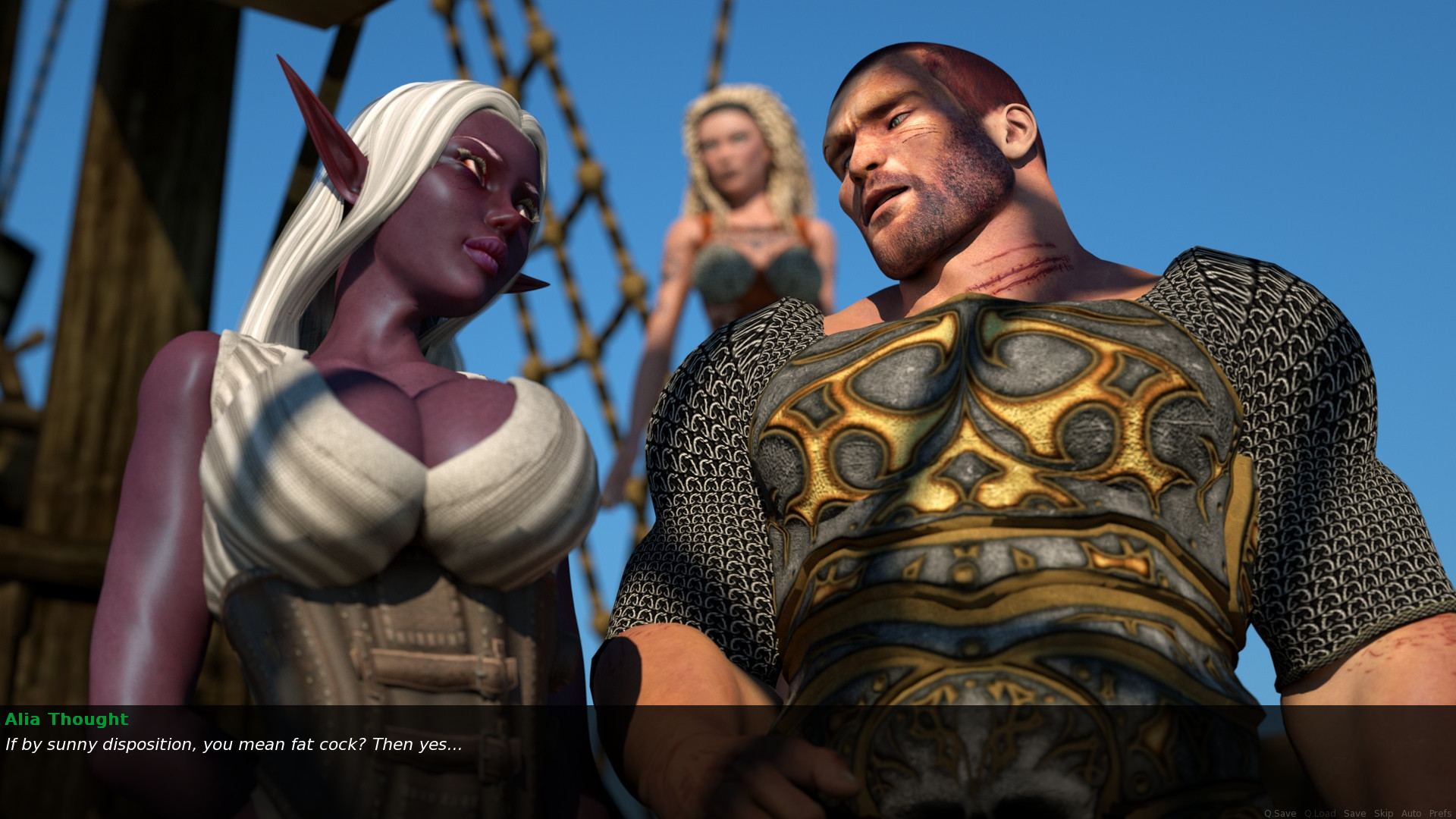Select Auto from the quick menu
This screenshot has height=819, width=1456.
tap(1412, 813)
